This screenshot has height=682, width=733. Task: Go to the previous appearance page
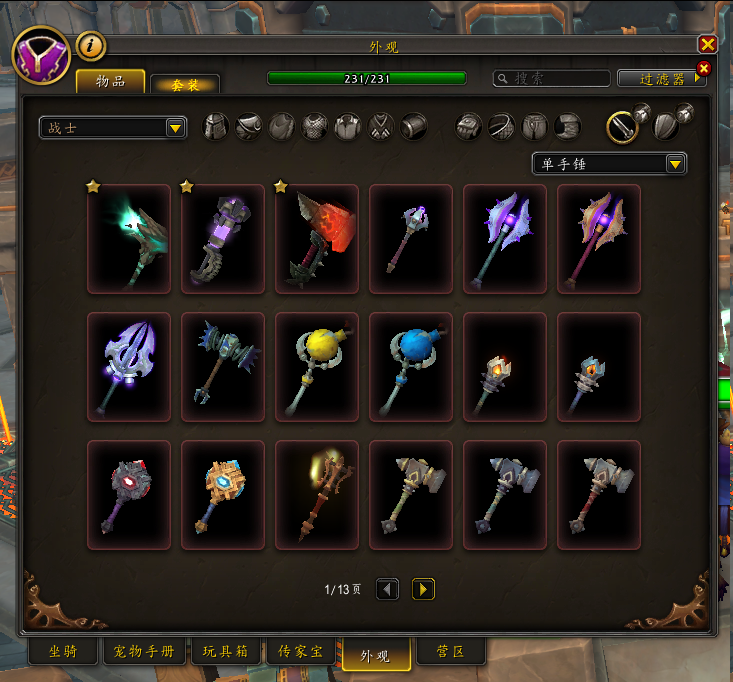(x=387, y=589)
